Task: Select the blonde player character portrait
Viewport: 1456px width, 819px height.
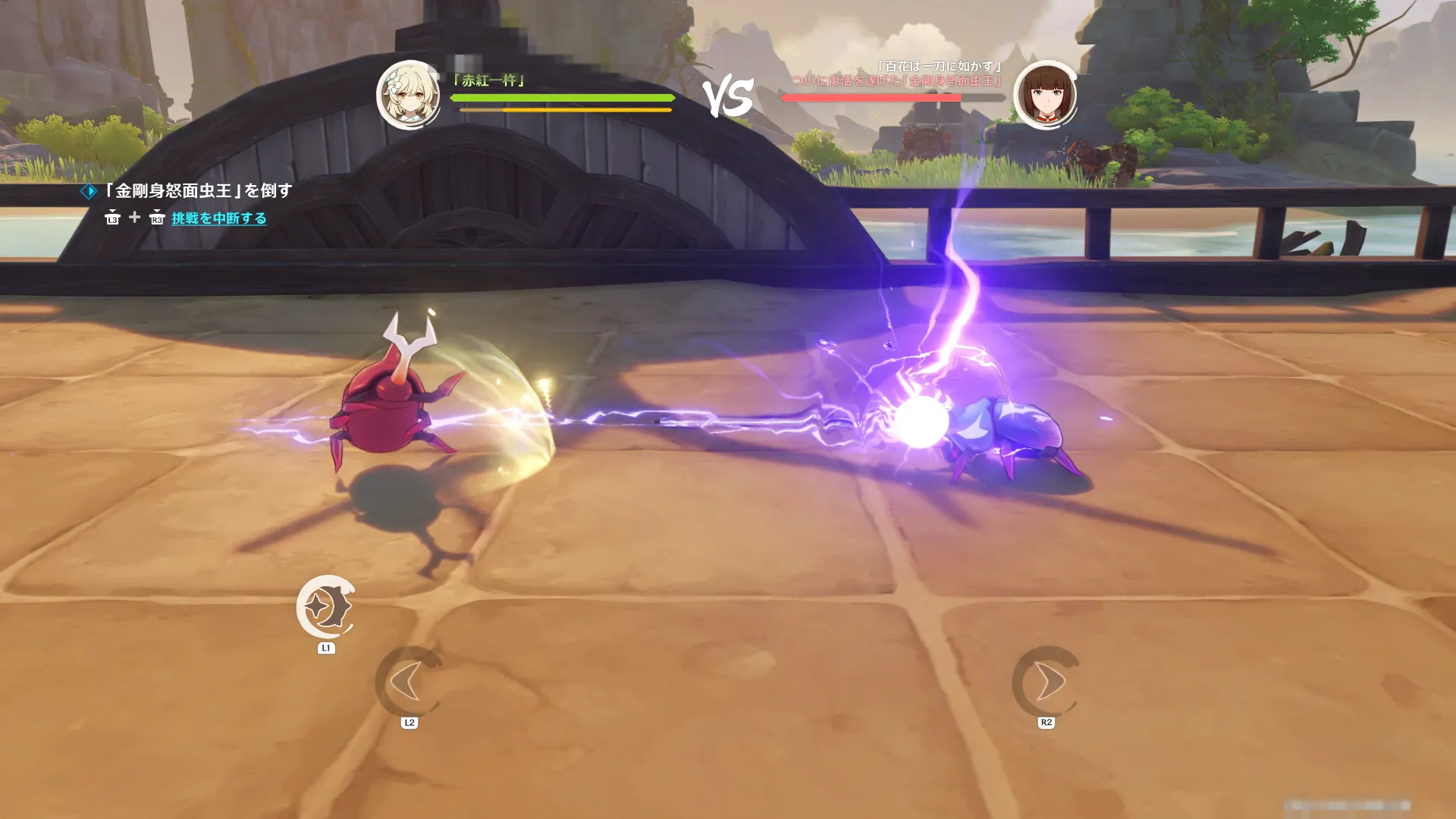Action: point(409,95)
